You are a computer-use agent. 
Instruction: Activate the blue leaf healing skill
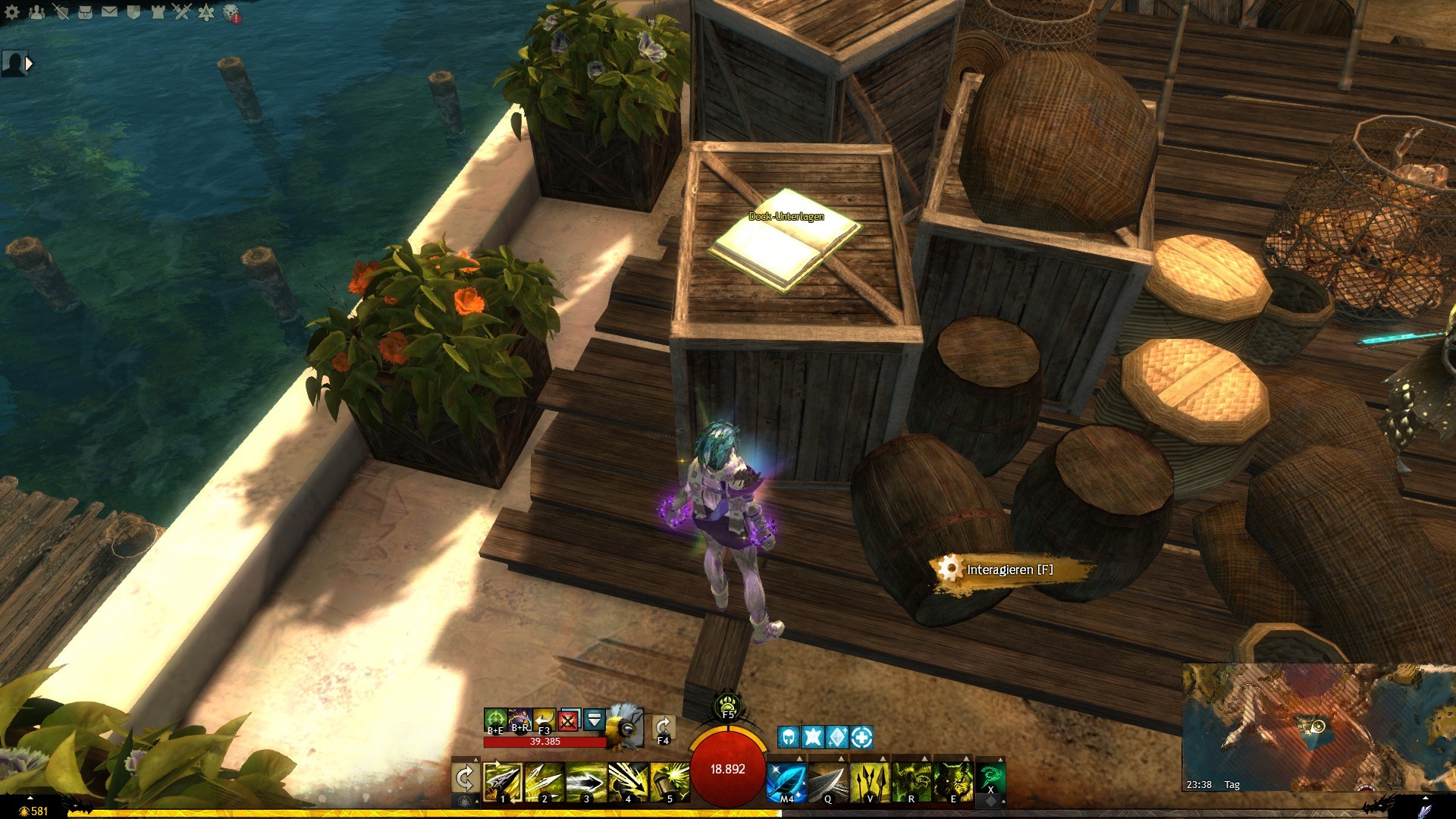[x=786, y=781]
